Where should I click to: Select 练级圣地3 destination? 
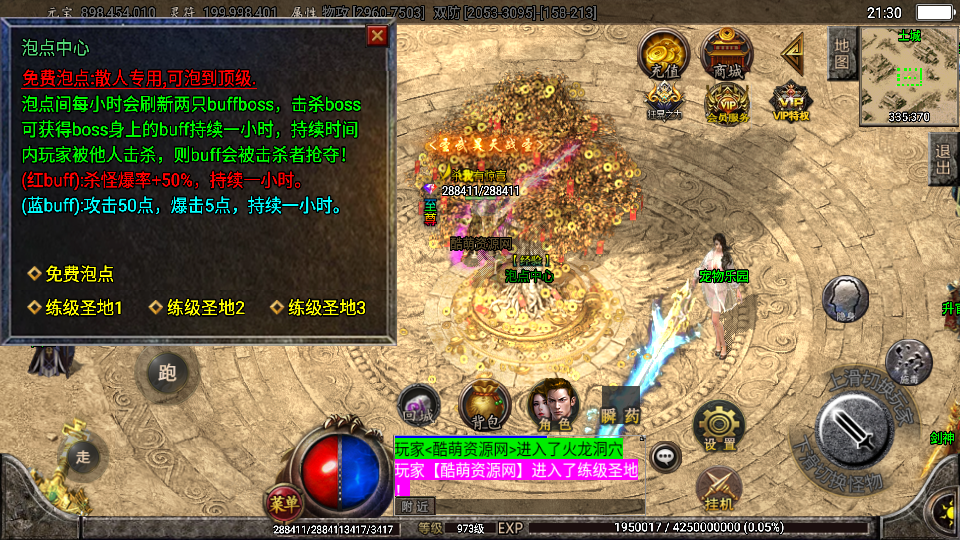tap(326, 308)
